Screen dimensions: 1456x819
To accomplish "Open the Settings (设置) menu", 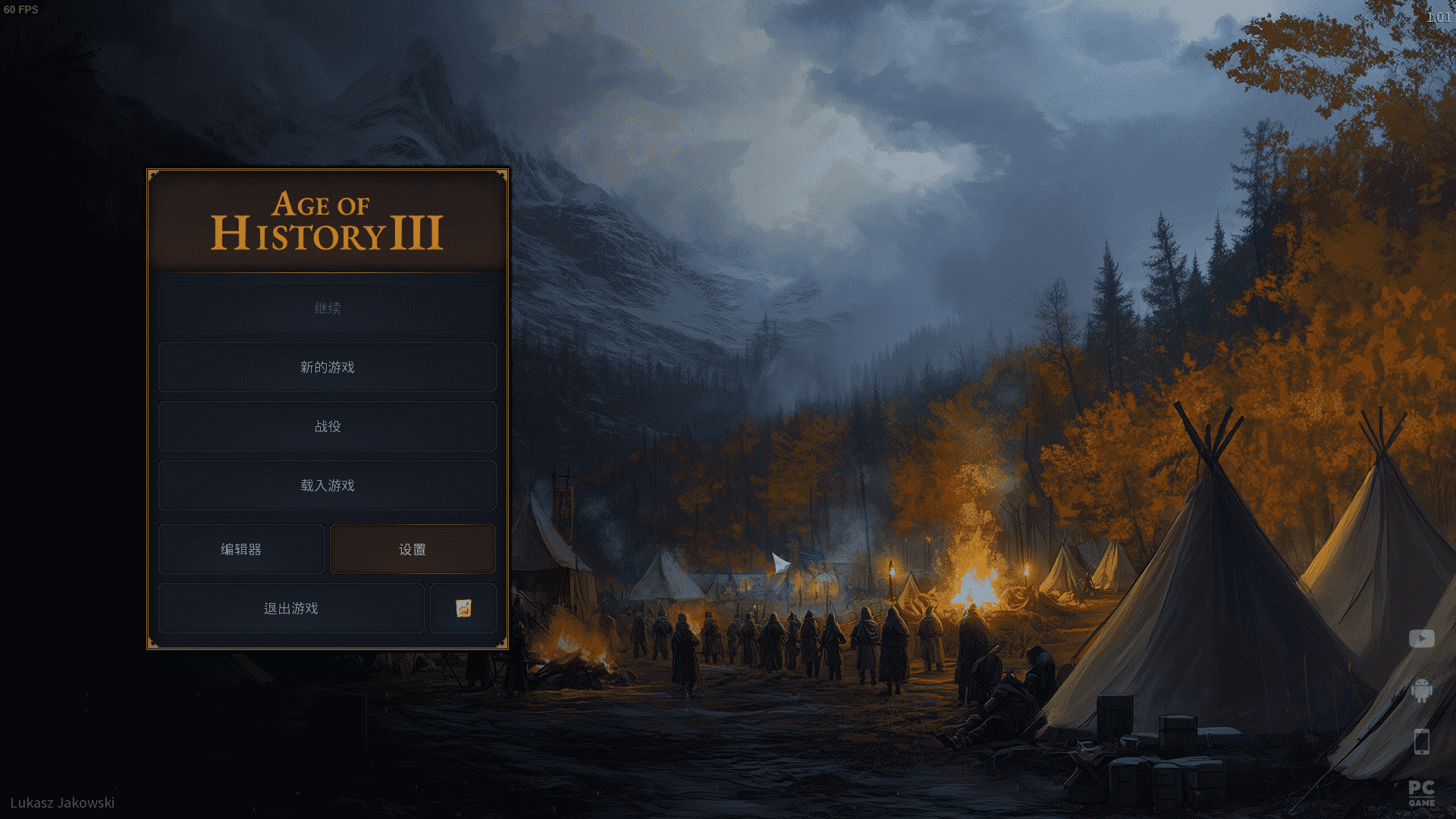I will 413,549.
